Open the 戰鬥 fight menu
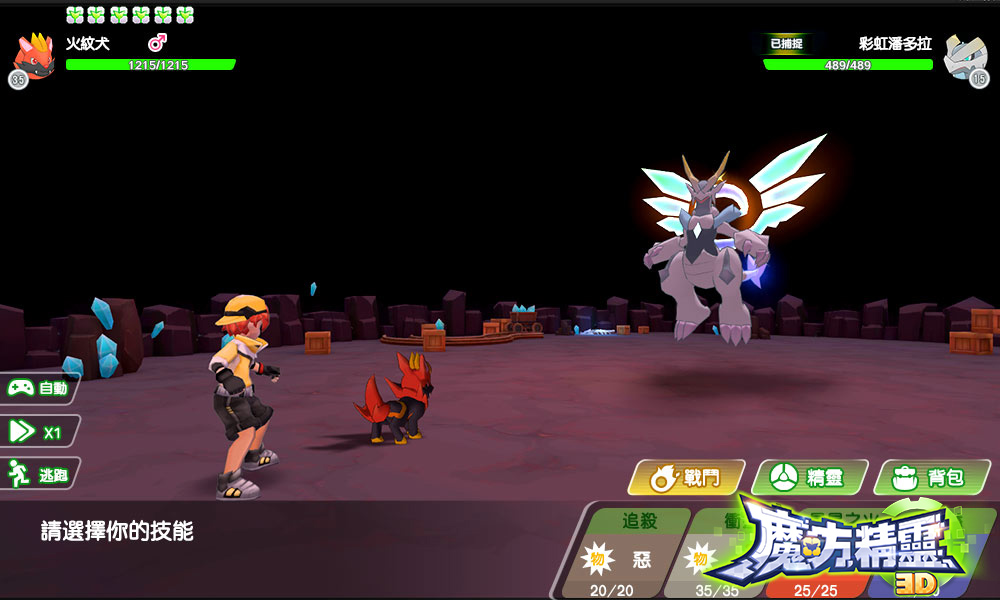 pyautogui.click(x=687, y=477)
